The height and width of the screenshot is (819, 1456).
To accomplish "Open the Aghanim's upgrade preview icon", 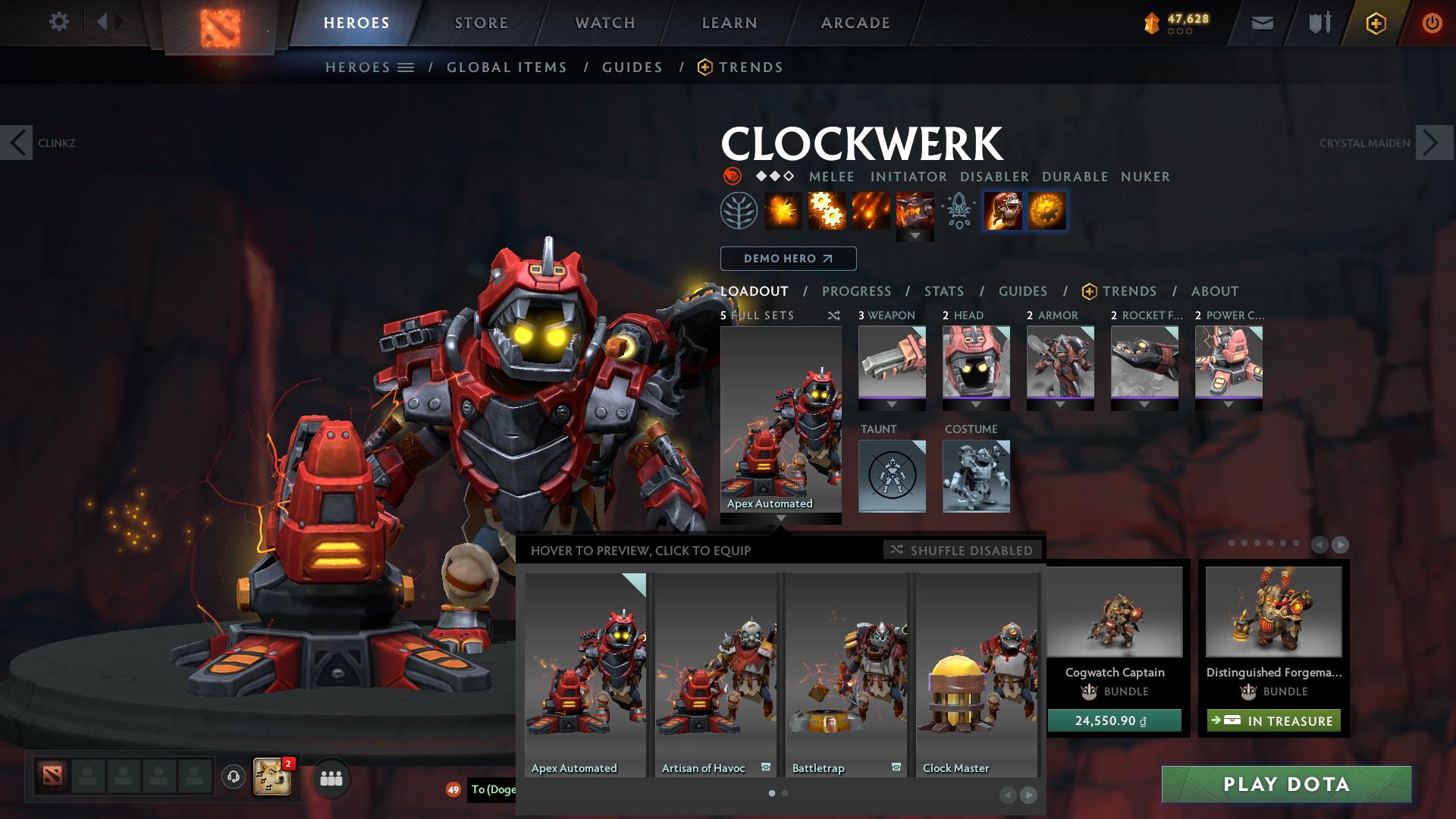I will pyautogui.click(x=959, y=211).
